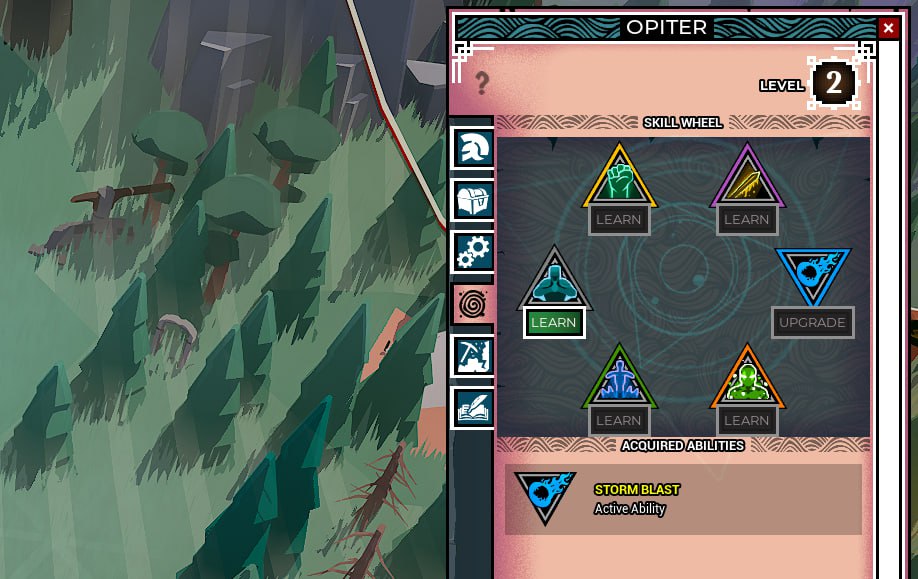Open the question mark help

[x=482, y=83]
